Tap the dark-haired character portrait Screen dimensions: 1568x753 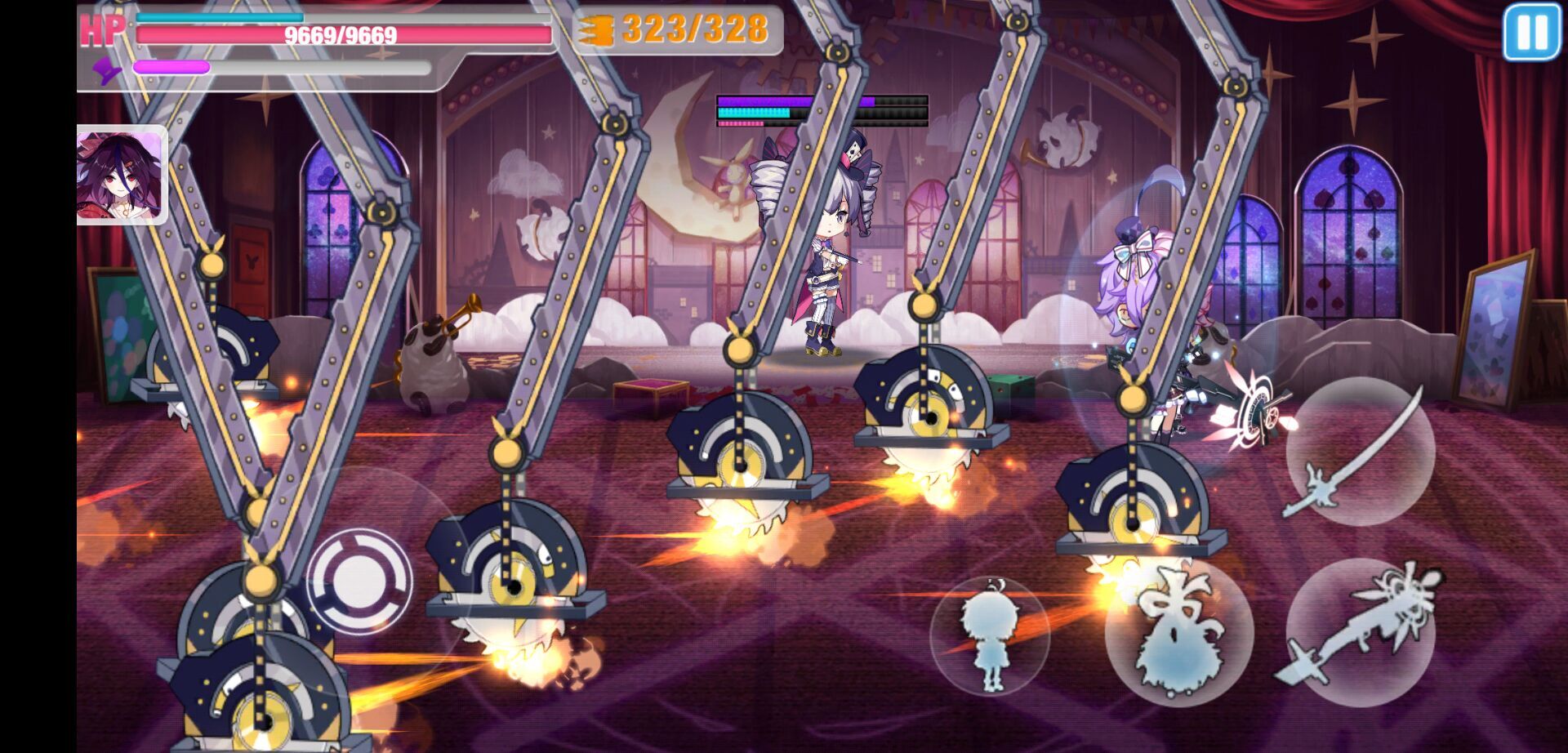[x=121, y=175]
